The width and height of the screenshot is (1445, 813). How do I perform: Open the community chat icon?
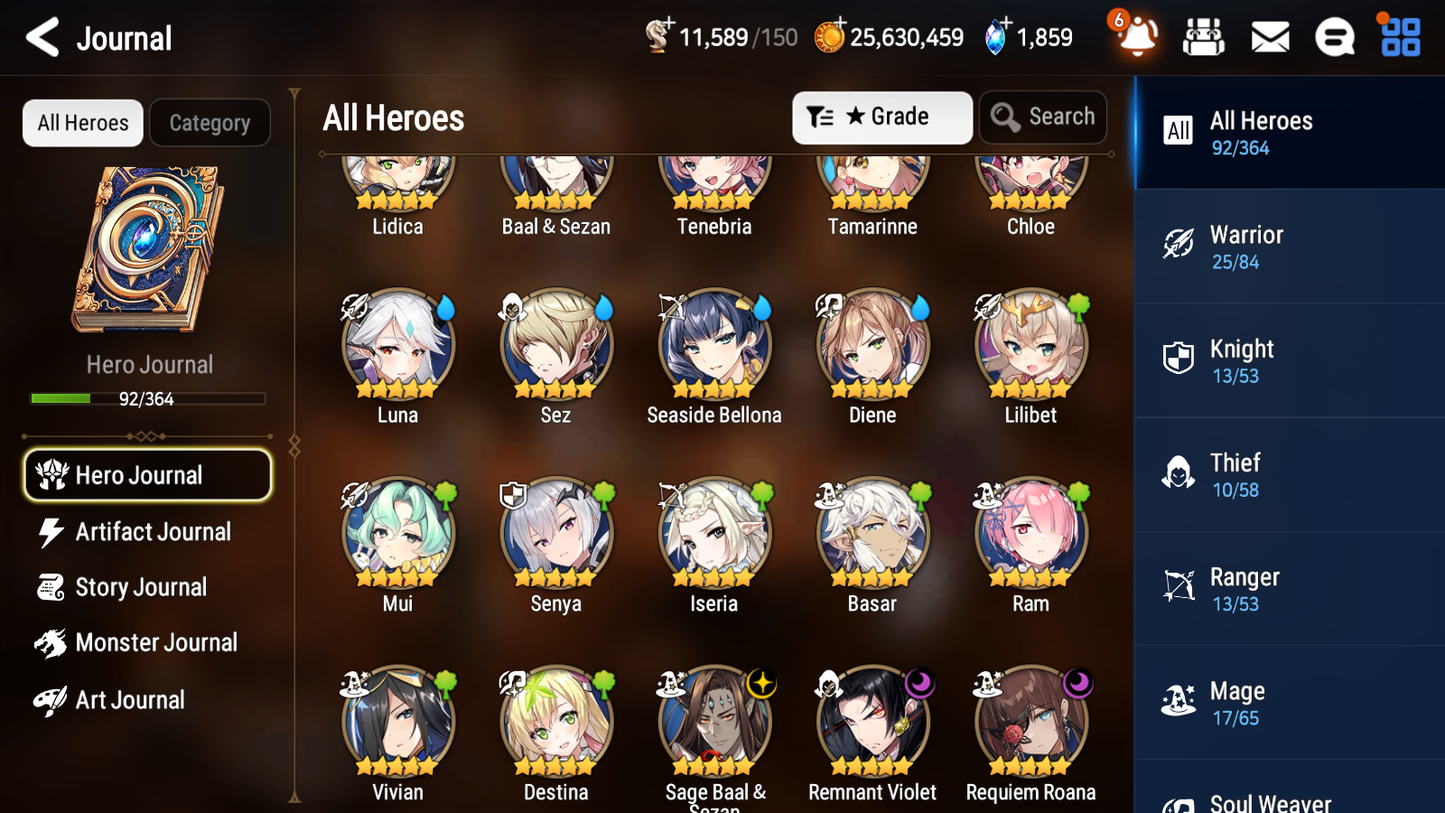click(1334, 36)
